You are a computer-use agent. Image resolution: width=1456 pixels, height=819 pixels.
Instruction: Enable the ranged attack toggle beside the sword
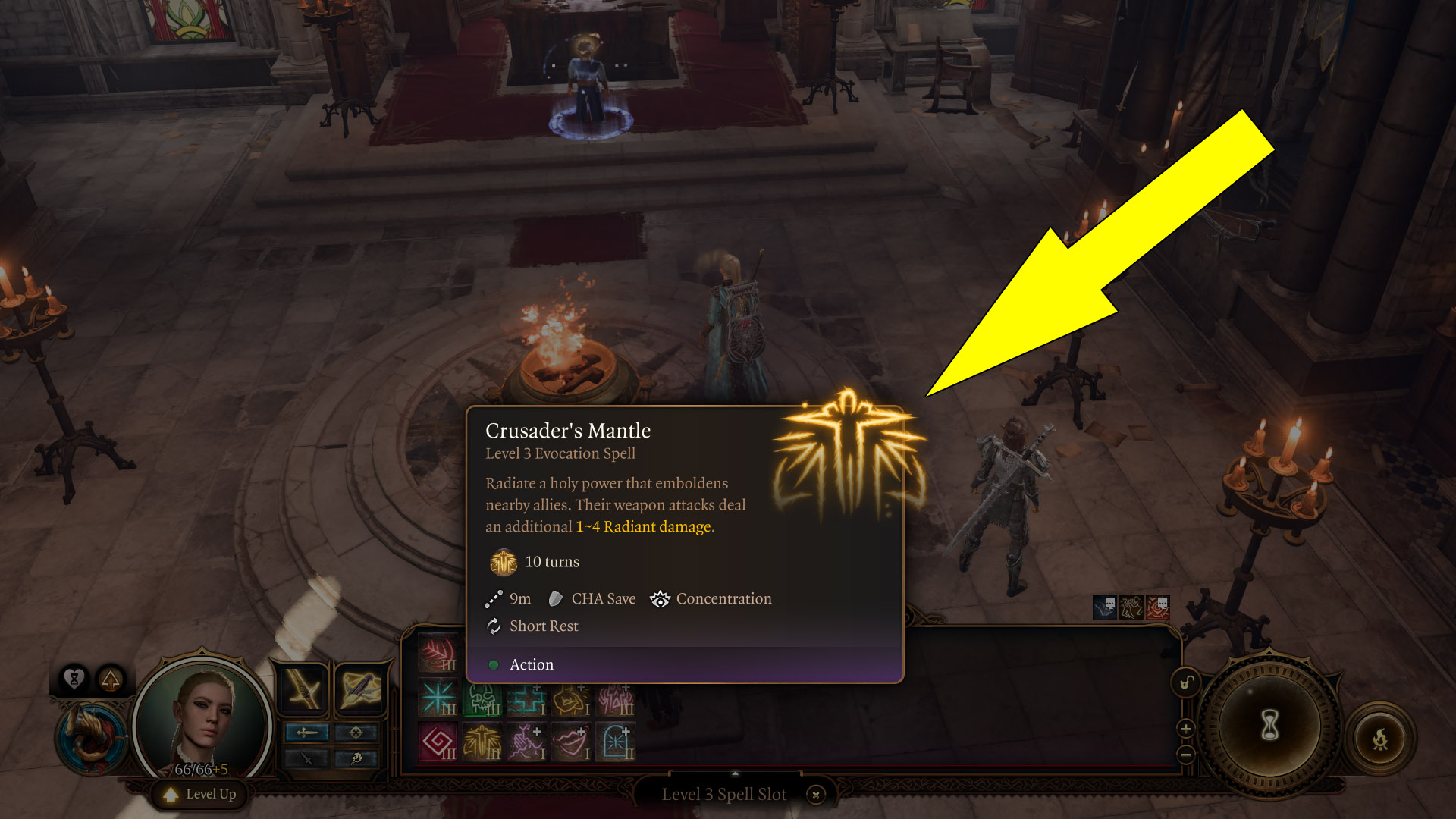pos(355,733)
